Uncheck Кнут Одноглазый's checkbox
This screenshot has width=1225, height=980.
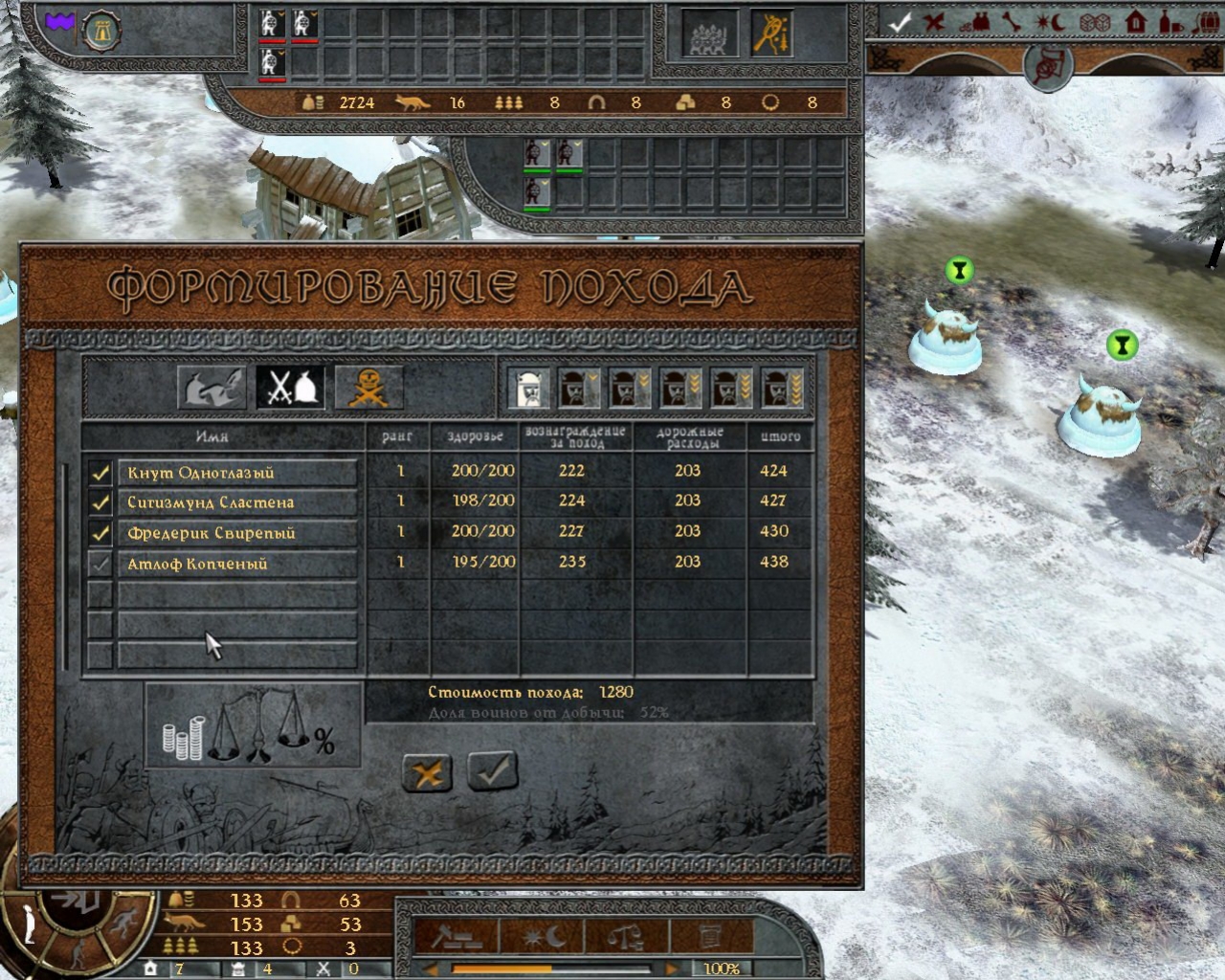(100, 473)
